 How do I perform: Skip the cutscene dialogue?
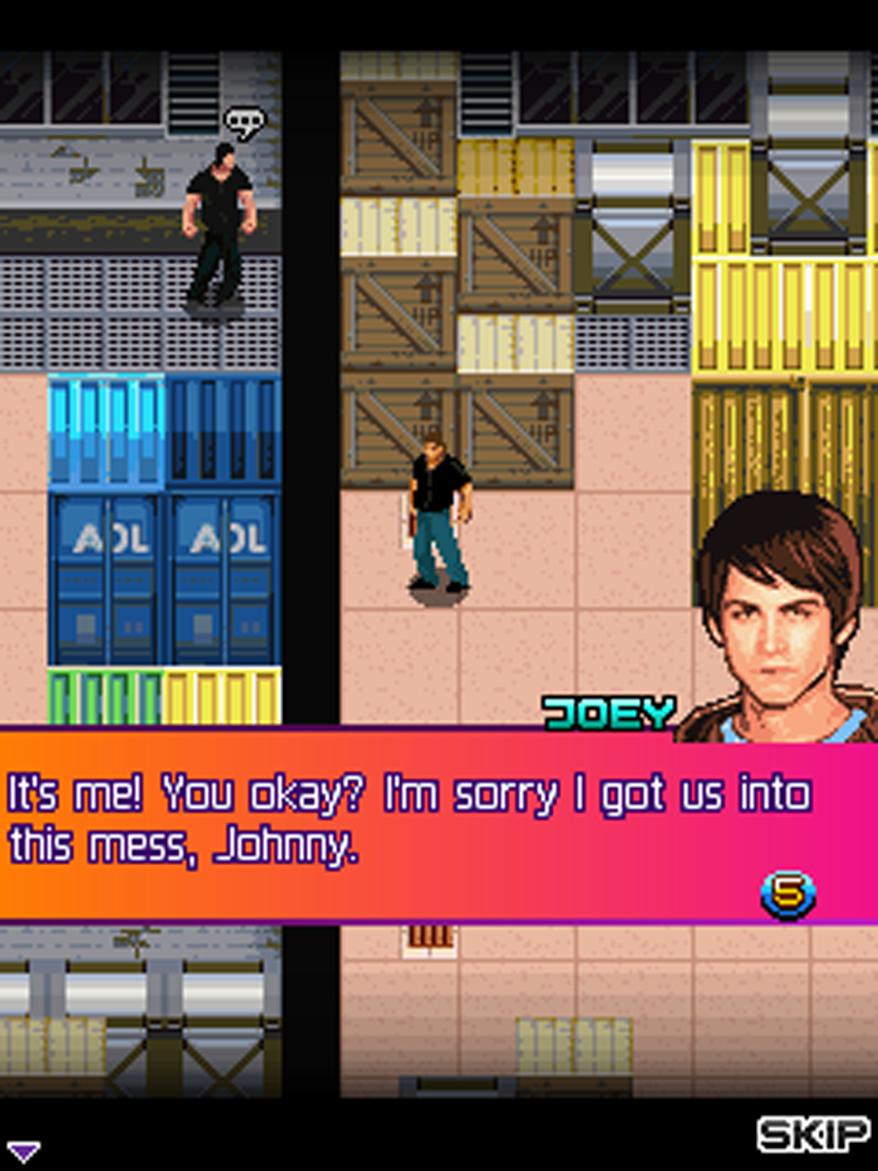[813, 1135]
